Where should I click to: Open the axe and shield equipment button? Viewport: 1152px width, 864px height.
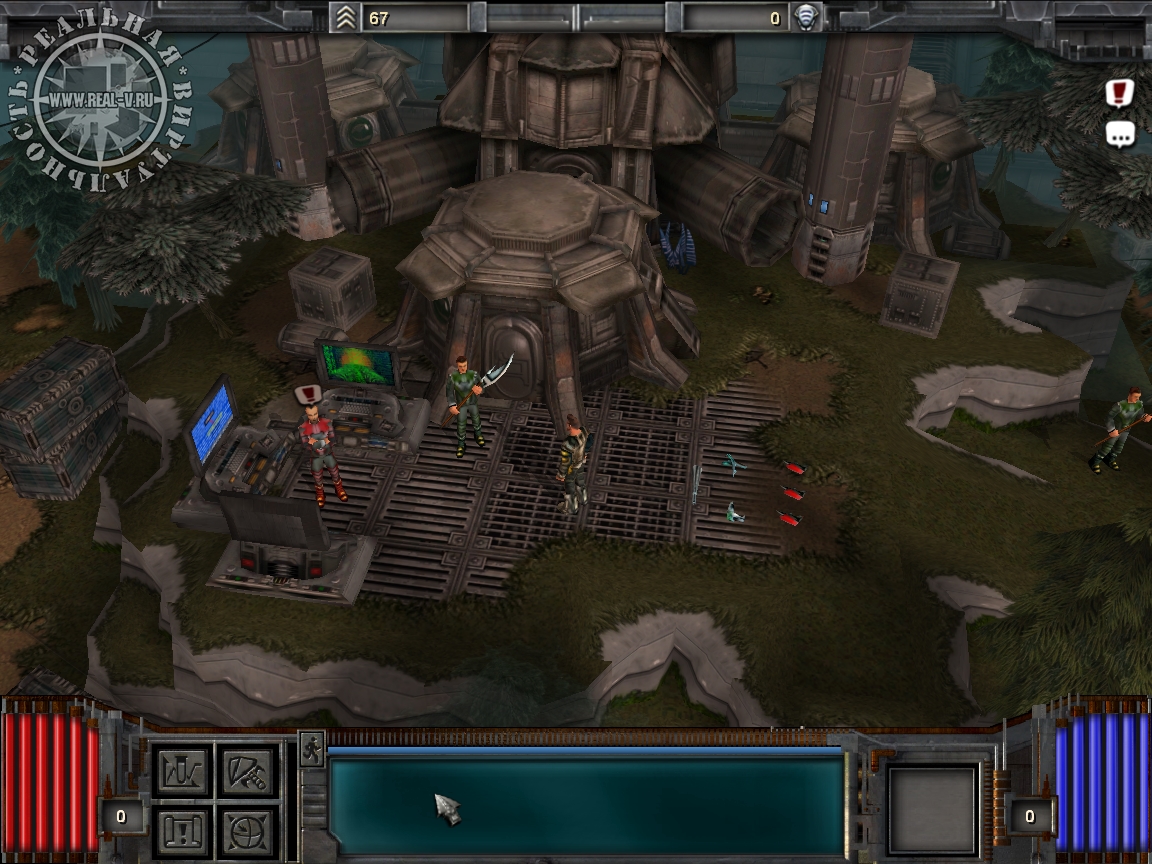pos(246,771)
